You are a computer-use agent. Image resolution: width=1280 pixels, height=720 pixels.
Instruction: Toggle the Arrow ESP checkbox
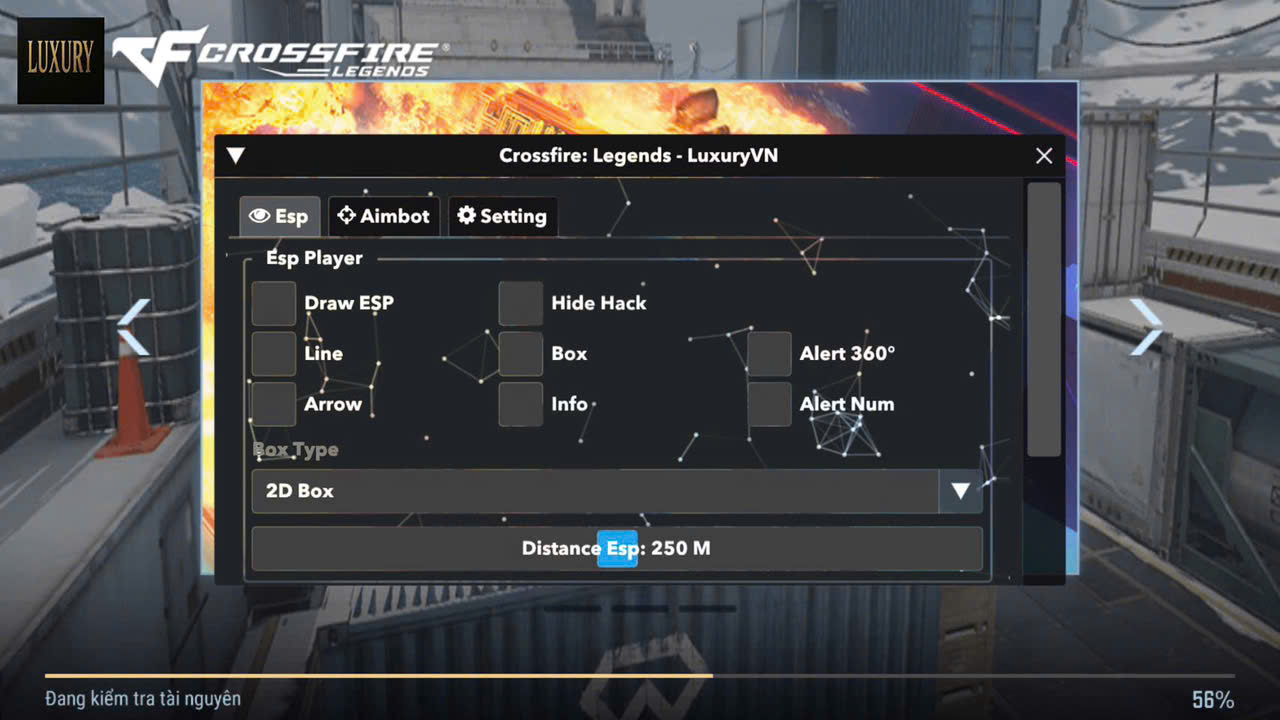pyautogui.click(x=273, y=403)
